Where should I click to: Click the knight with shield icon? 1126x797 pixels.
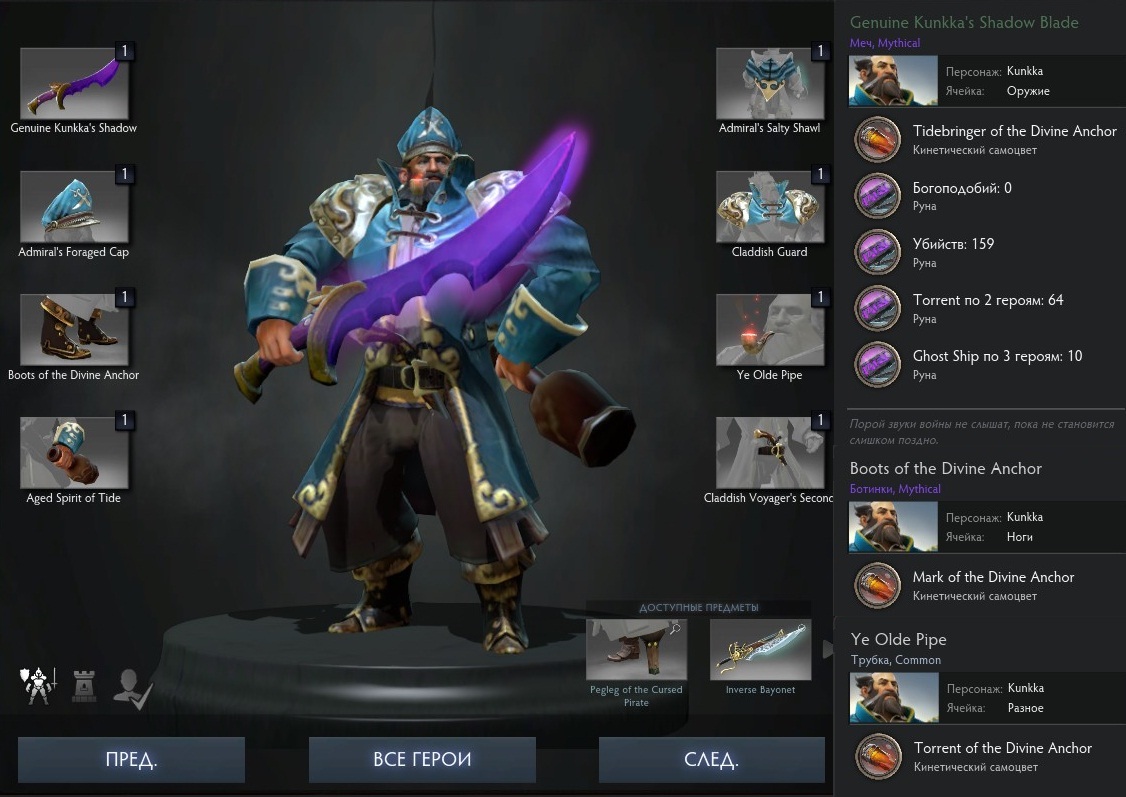[x=38, y=686]
